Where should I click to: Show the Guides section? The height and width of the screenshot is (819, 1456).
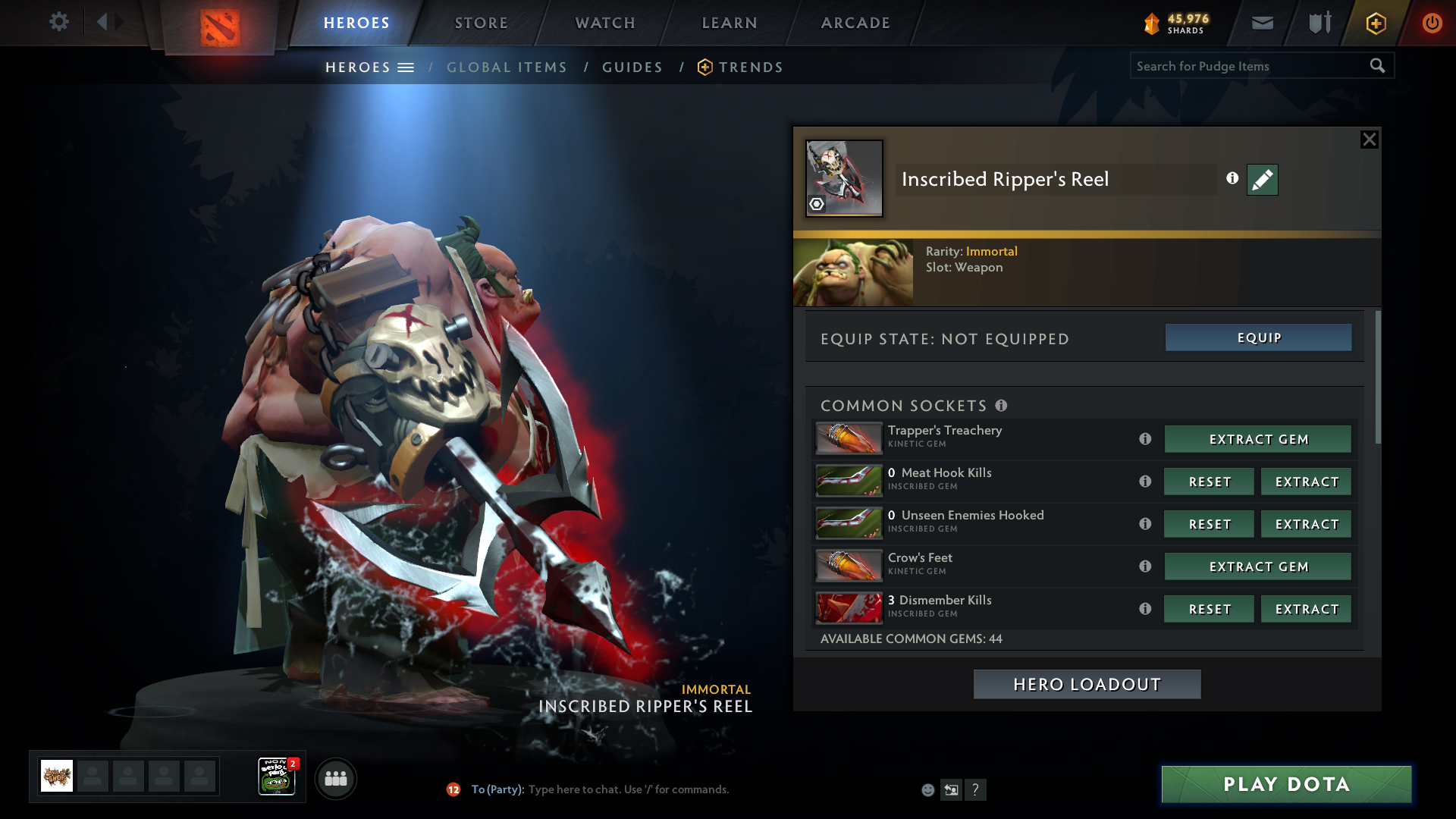click(x=632, y=67)
